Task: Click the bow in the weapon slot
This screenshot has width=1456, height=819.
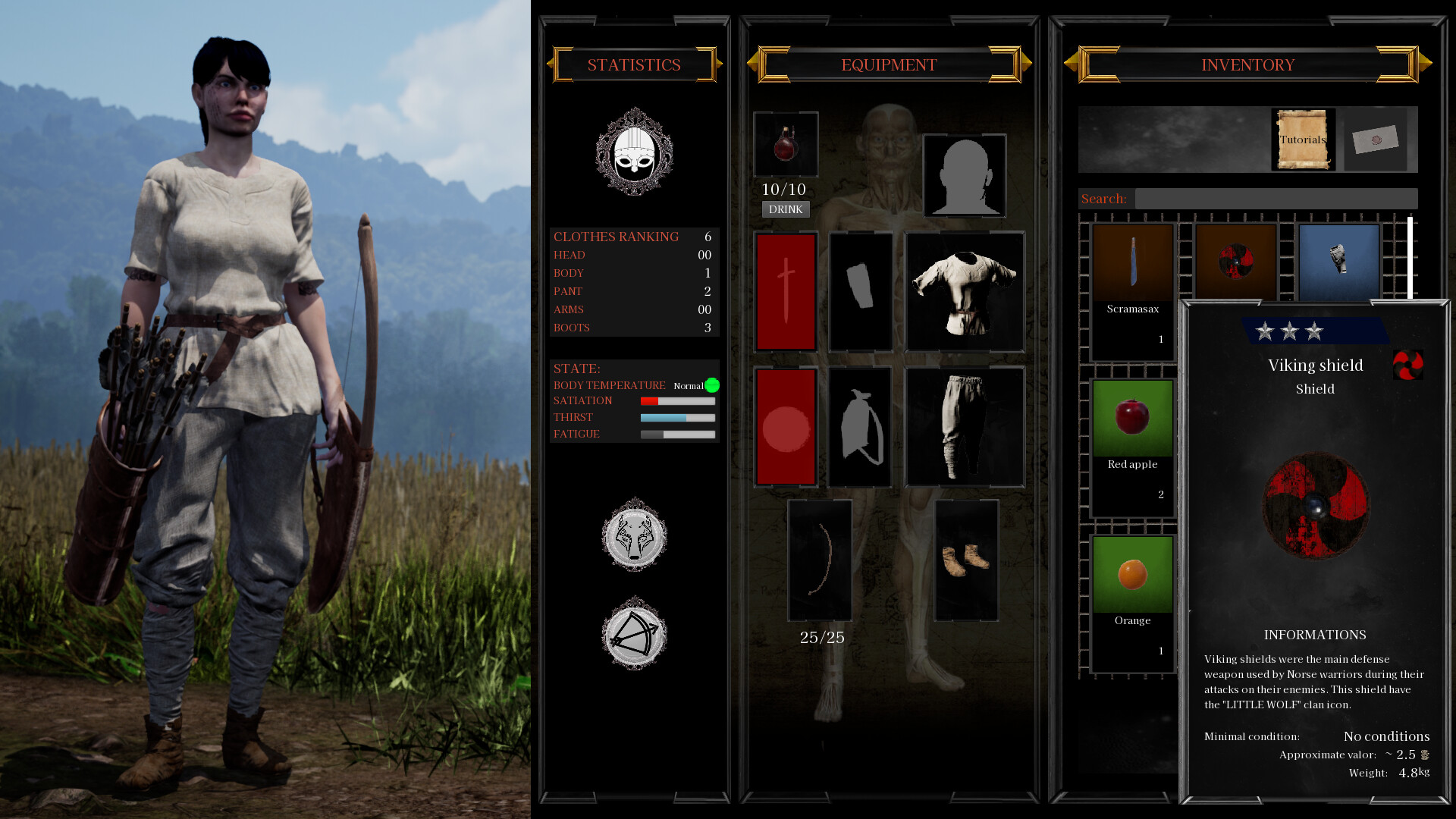Action: click(x=820, y=559)
